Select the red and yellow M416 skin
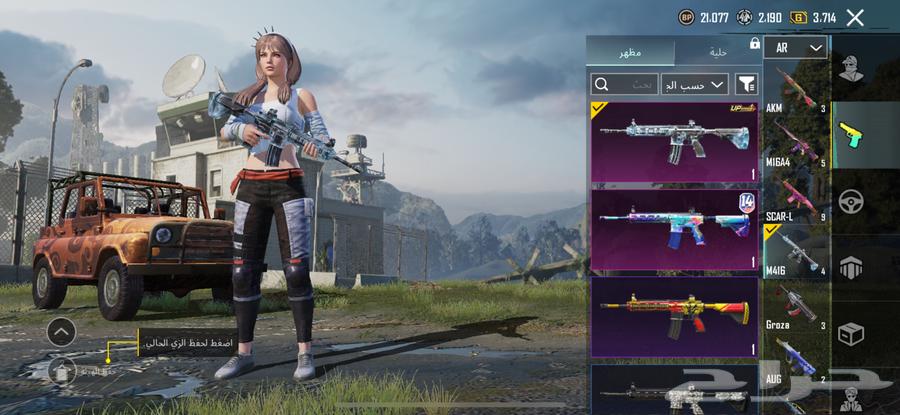Image resolution: width=900 pixels, height=415 pixels. (674, 316)
